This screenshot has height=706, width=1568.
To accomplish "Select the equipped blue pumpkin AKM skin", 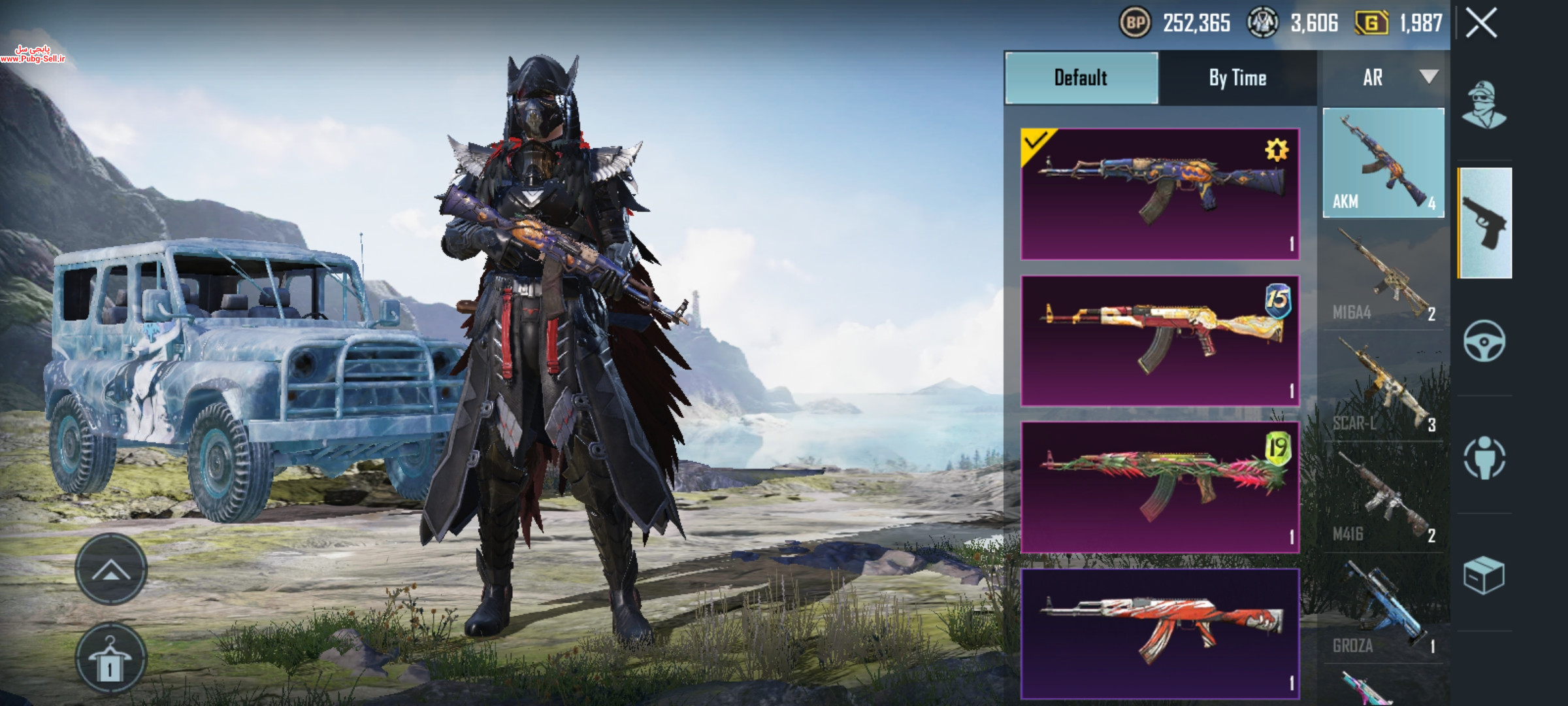I will [x=1160, y=194].
